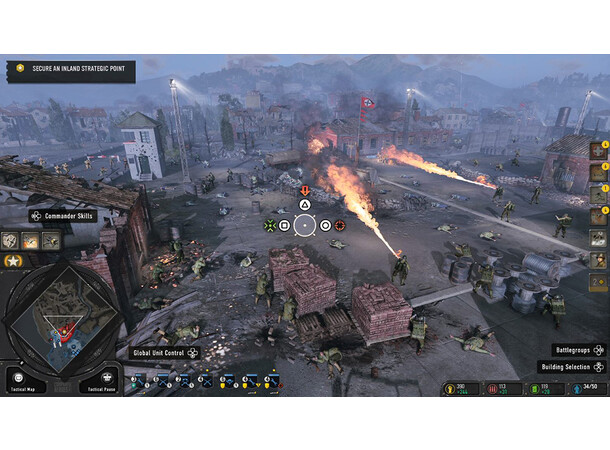Open Global Unit Control
The image size is (610, 450).
pos(165,353)
